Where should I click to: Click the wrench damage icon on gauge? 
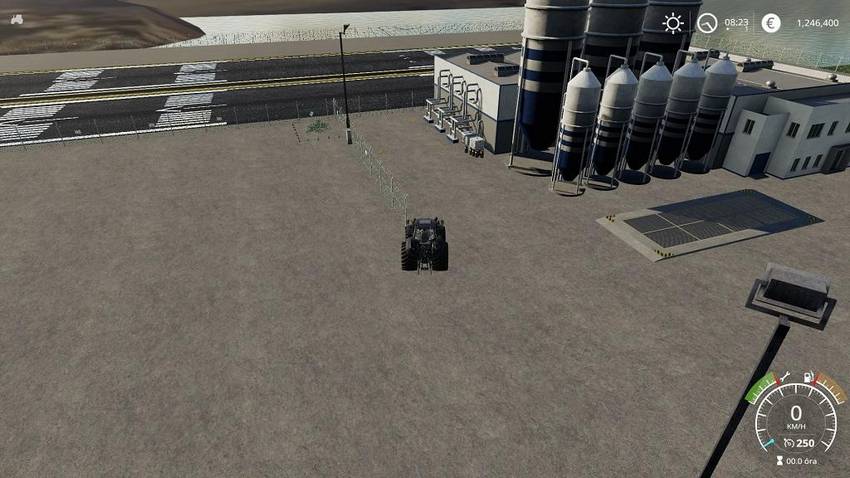point(784,377)
